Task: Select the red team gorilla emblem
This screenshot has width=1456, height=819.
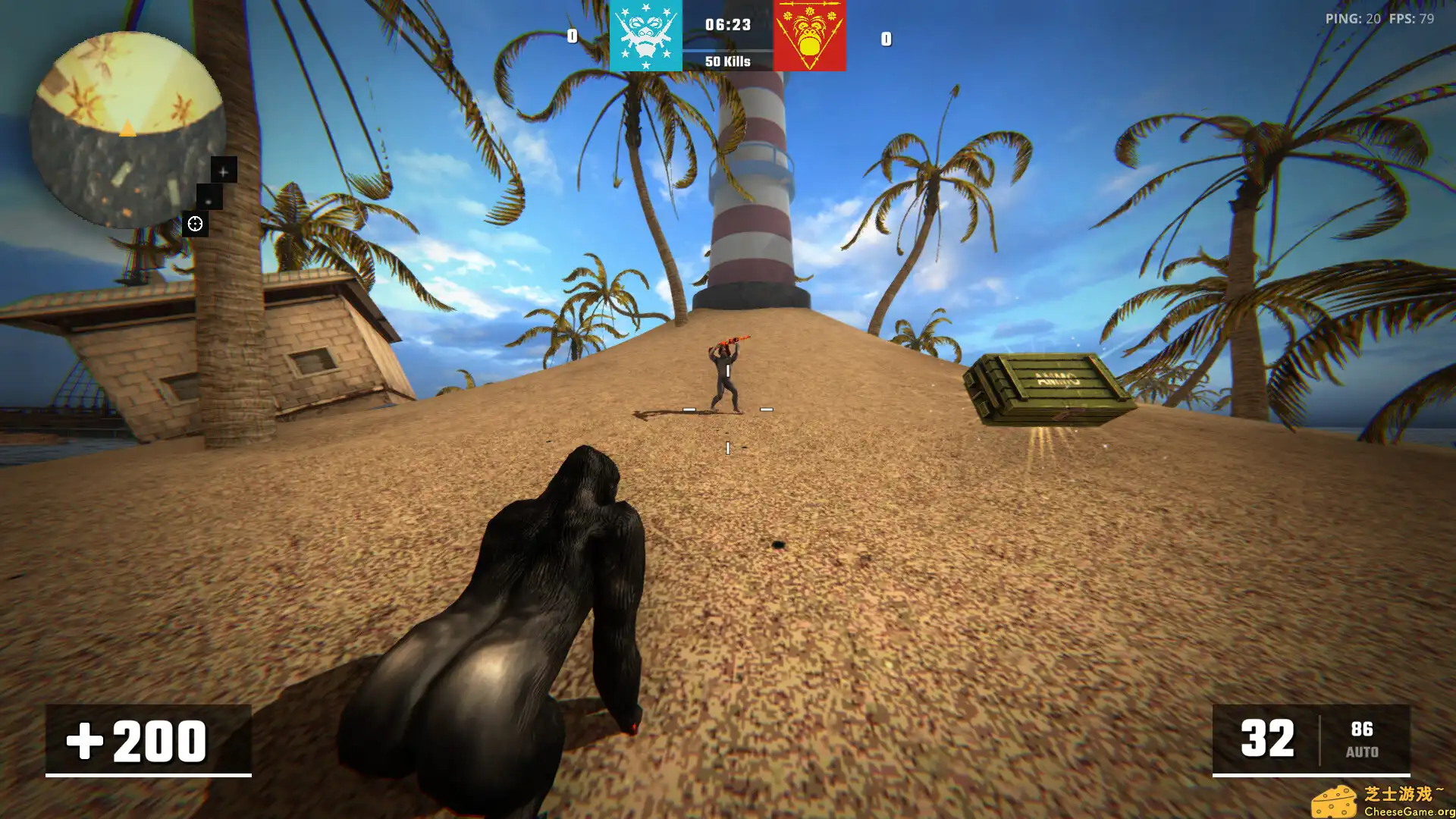Action: (809, 36)
